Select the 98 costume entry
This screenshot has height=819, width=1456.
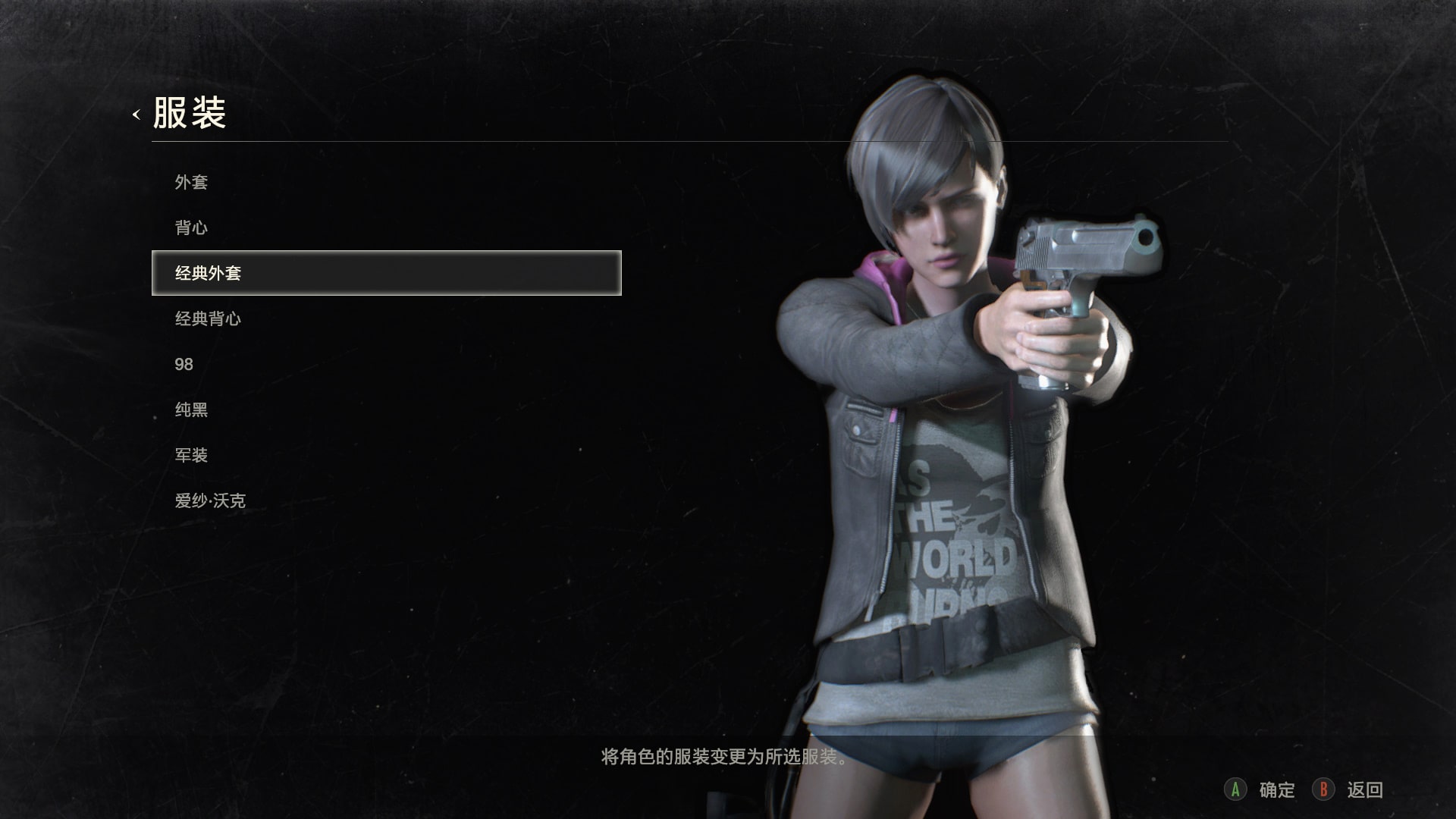tap(184, 364)
